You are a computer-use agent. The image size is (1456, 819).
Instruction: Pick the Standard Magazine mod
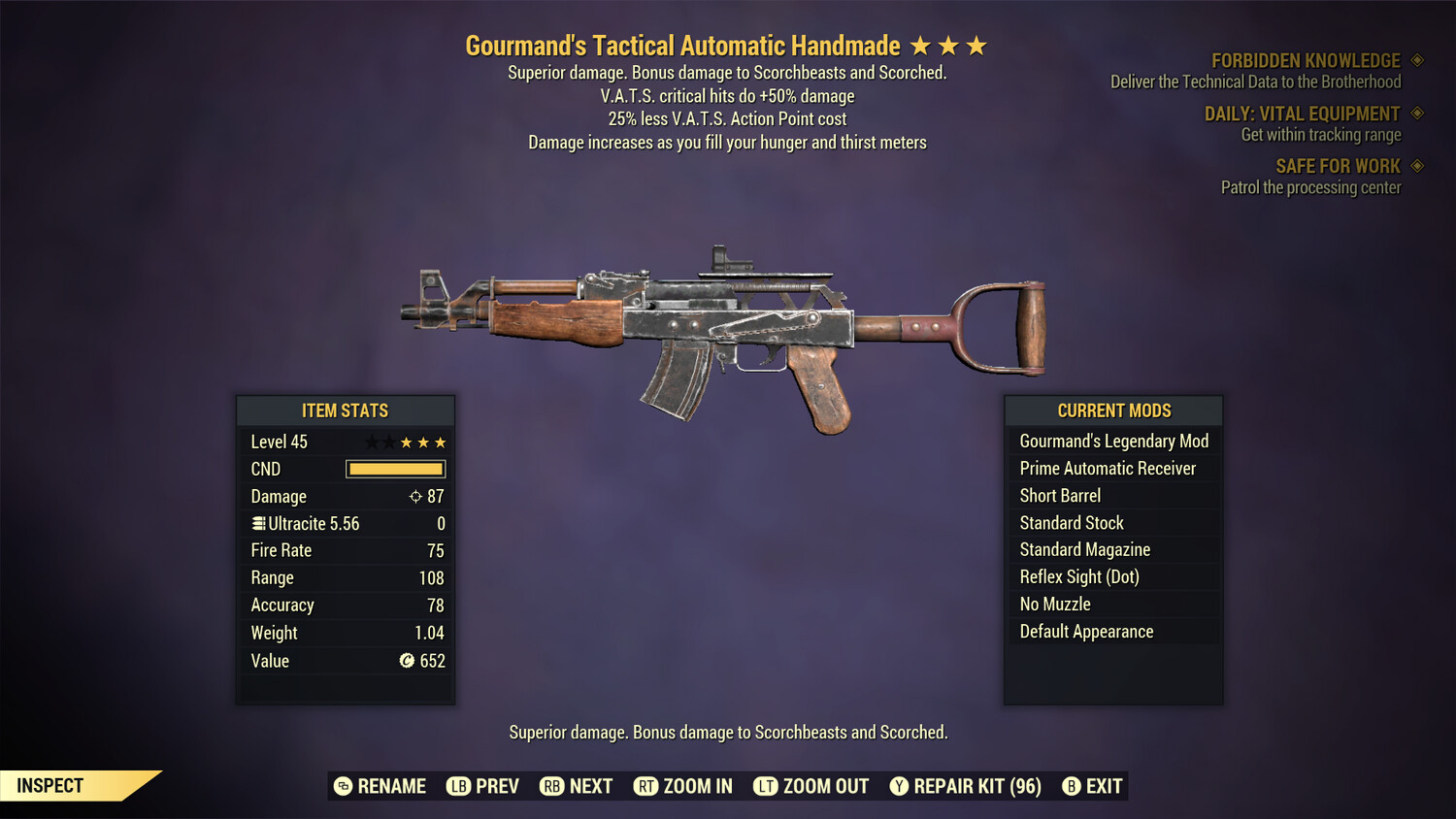click(1084, 550)
